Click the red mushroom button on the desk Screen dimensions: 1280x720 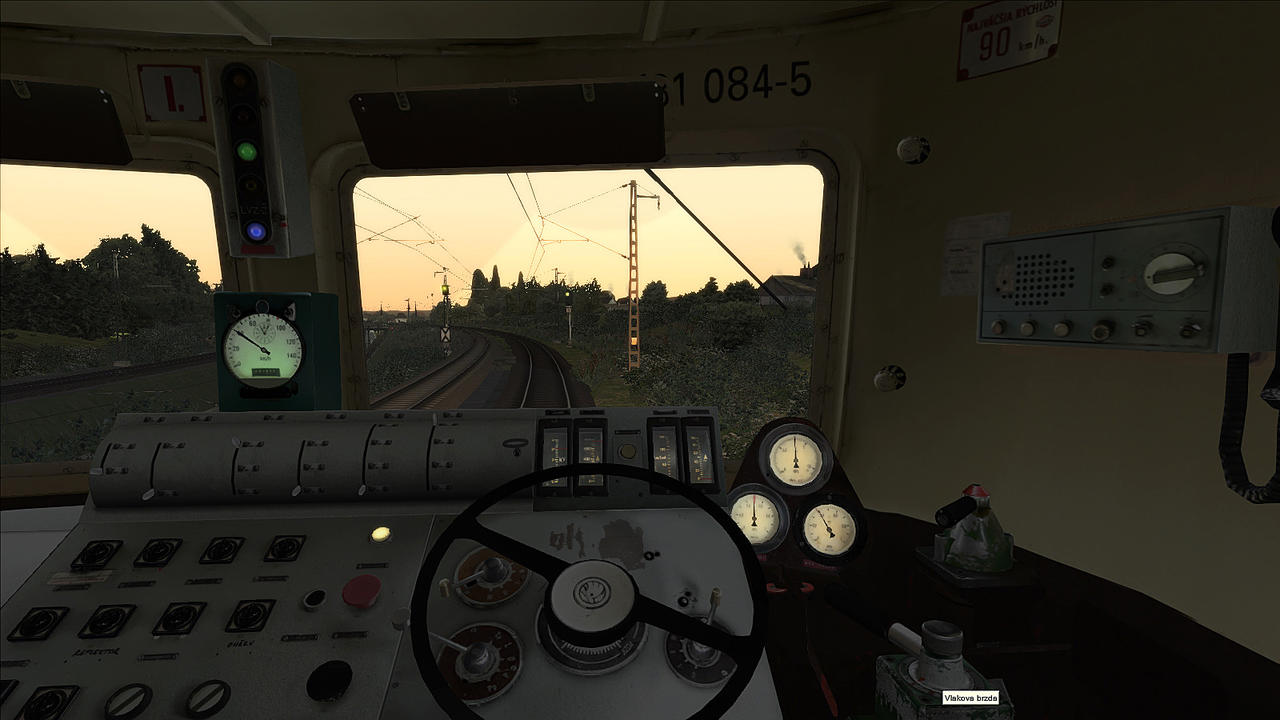(361, 591)
